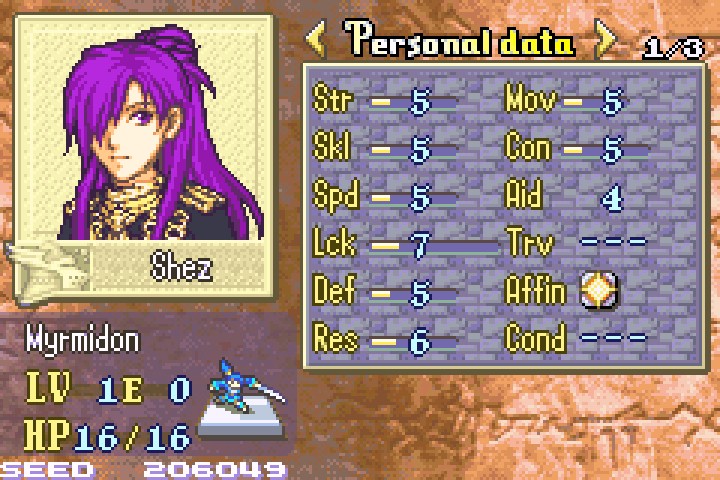Go to the previous page with the left arrow
This screenshot has height=480, width=720.
tap(317, 41)
